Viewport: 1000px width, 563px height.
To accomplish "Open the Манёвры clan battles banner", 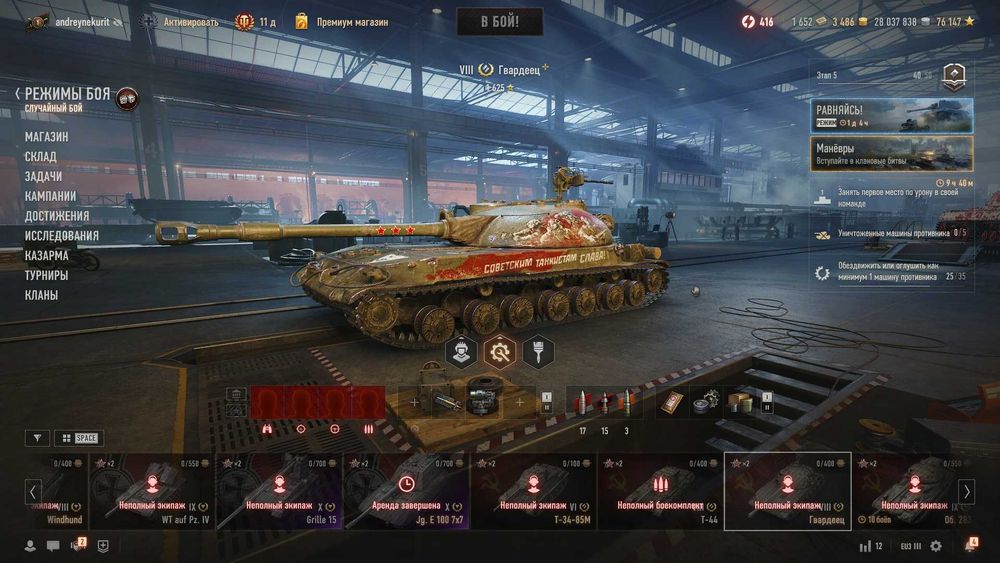I will click(891, 153).
